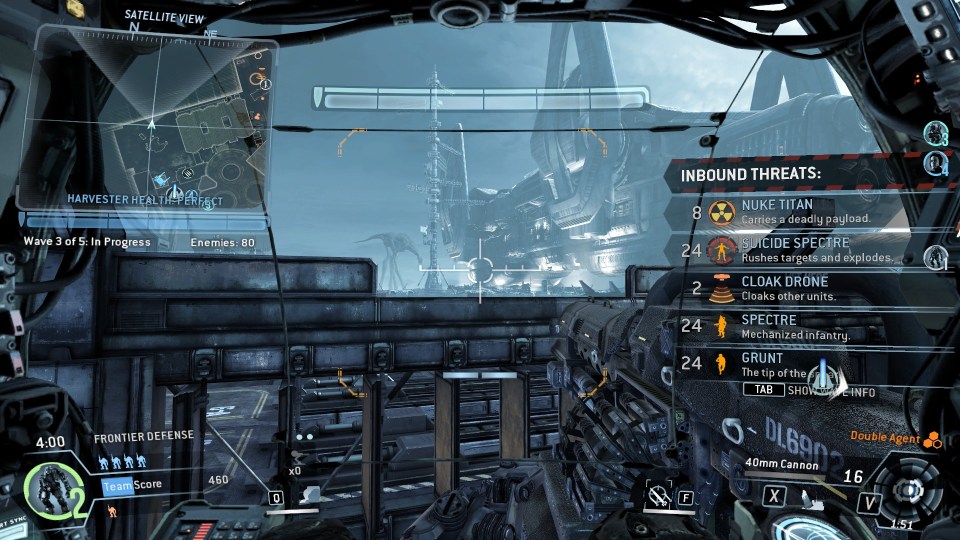Click the Nuke Titan radiation icon
Screen dimensions: 960x540
pos(721,212)
